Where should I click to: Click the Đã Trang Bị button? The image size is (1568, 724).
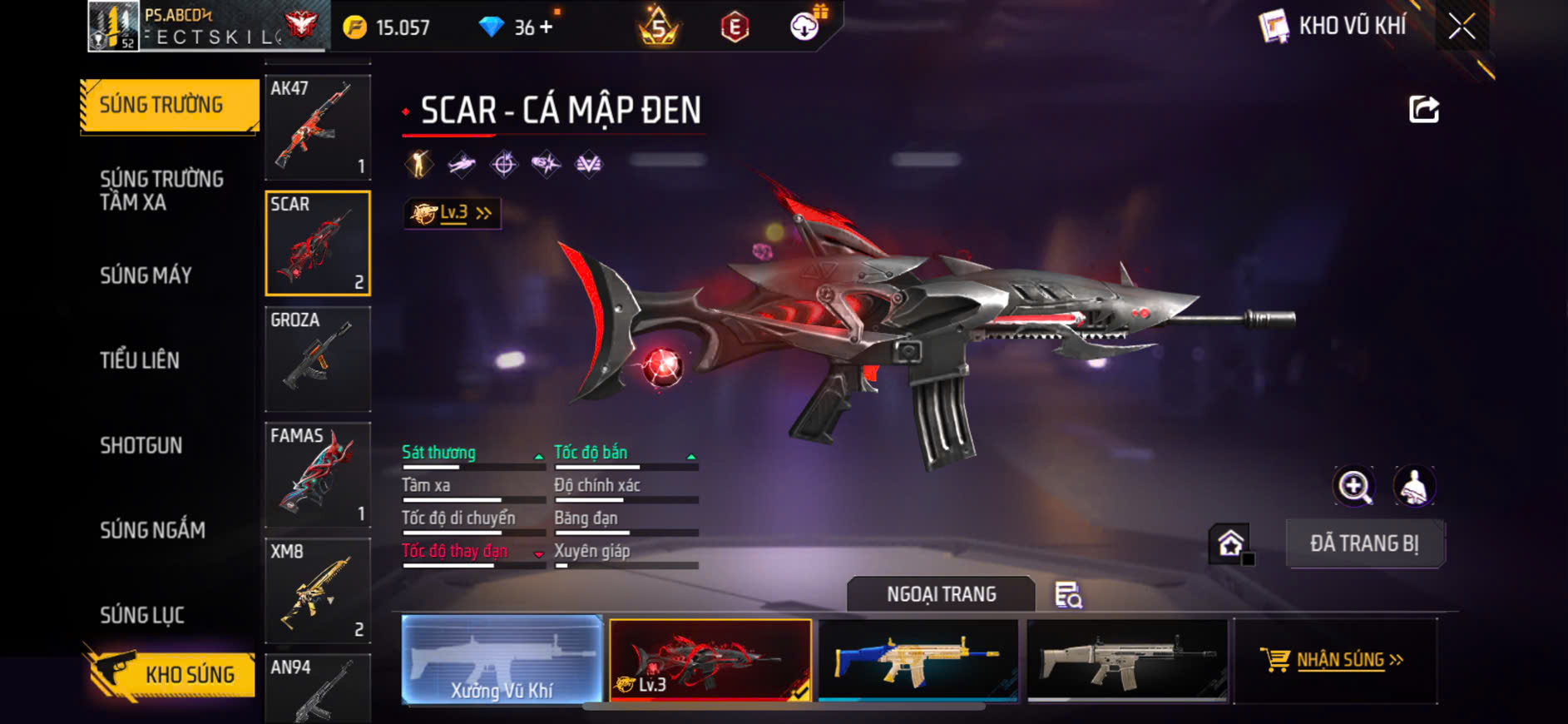pos(1364,543)
